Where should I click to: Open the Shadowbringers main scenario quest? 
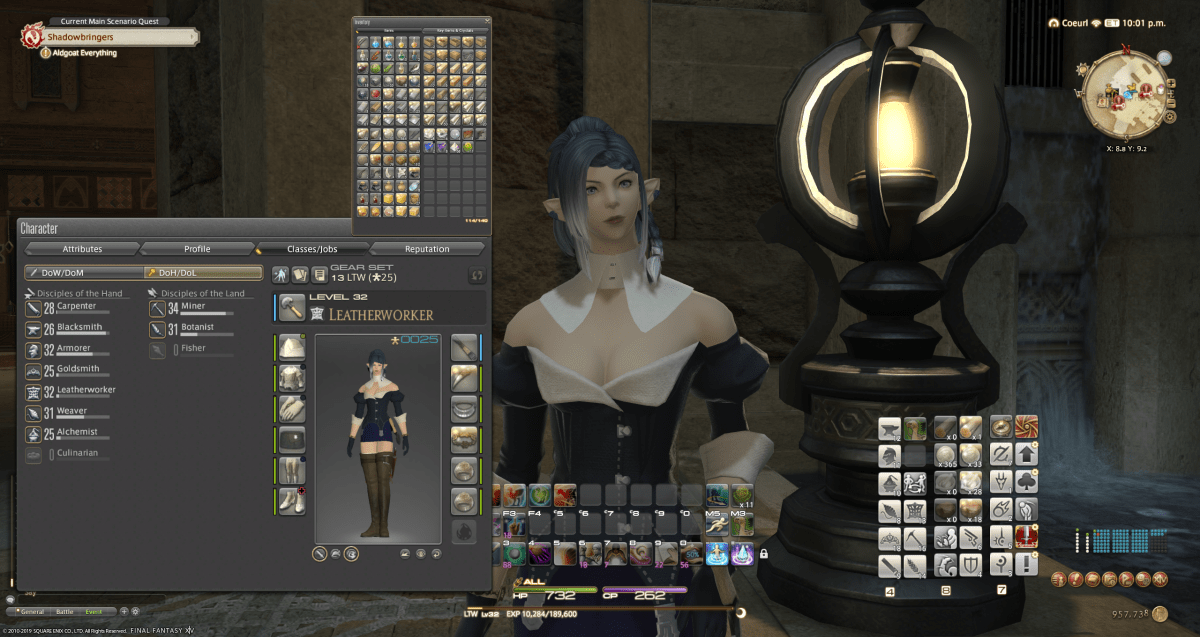[x=110, y=36]
